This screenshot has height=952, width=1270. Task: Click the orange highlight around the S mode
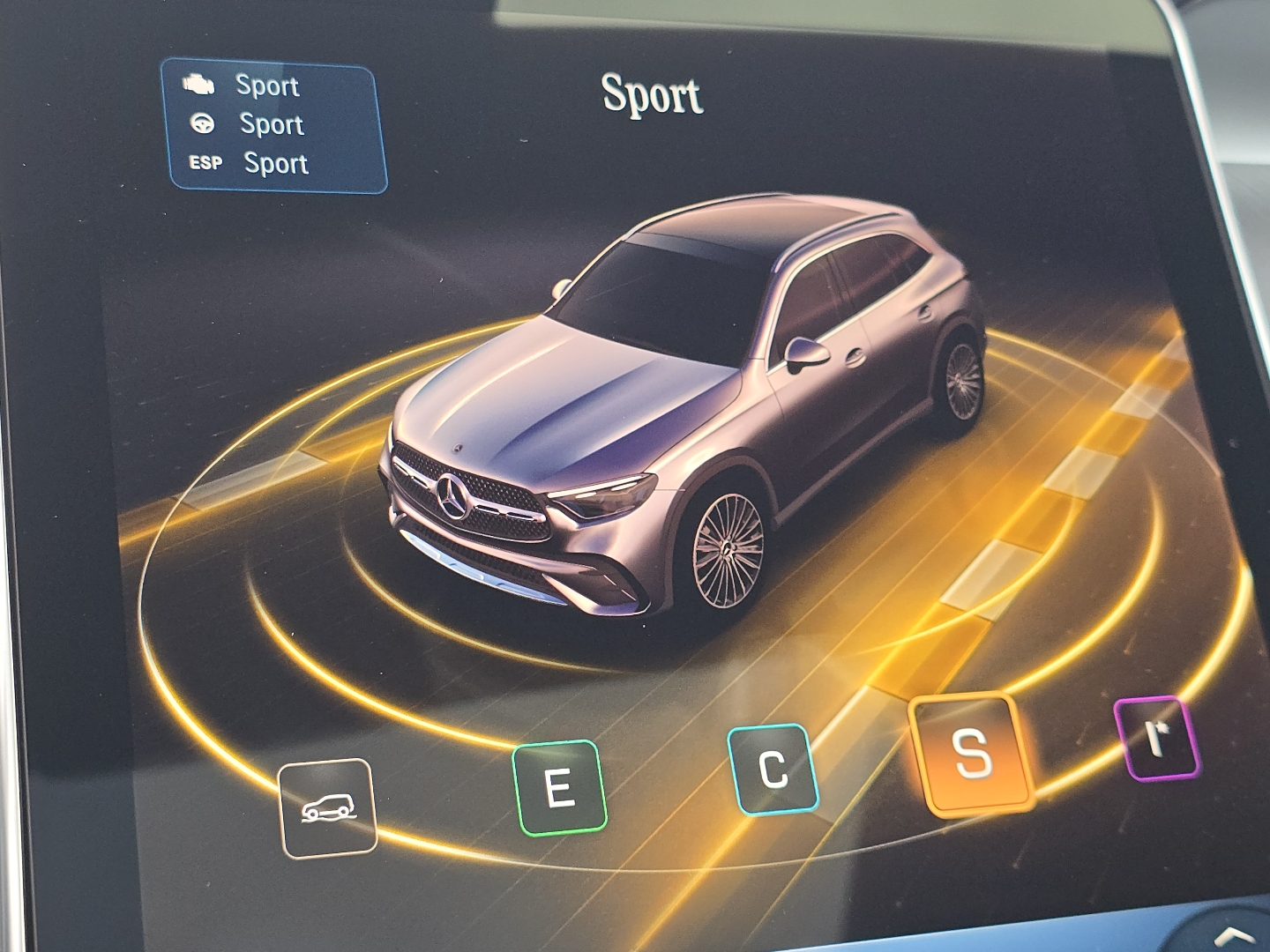pyautogui.click(x=968, y=757)
